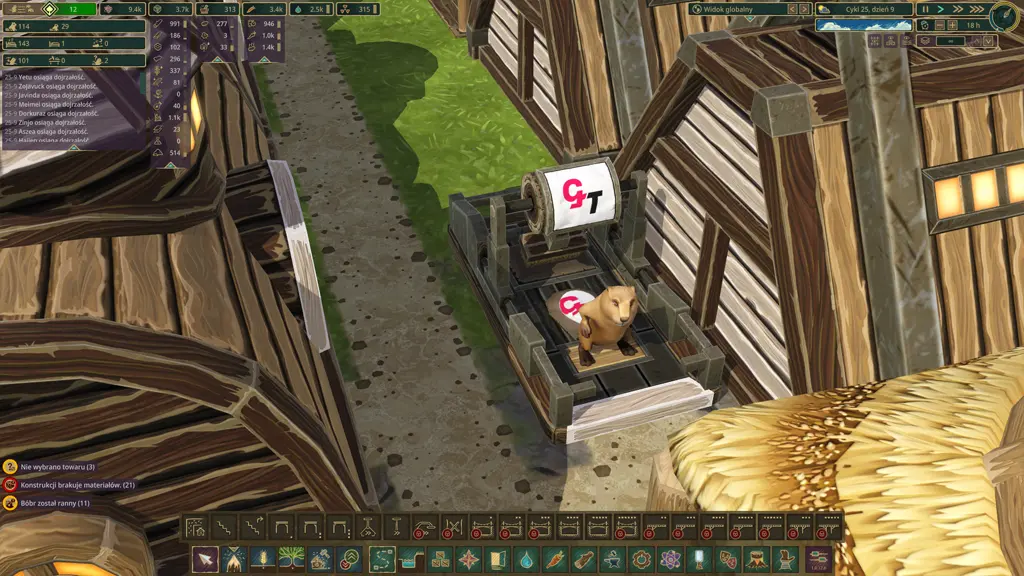Open the water drop building category
Viewport: 1024px width, 576px height.
tap(526, 559)
